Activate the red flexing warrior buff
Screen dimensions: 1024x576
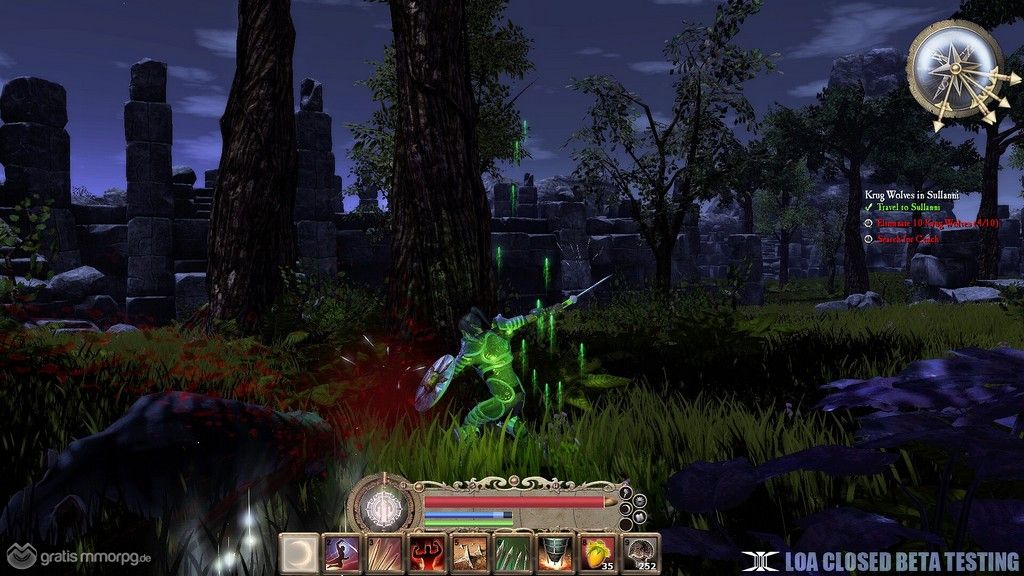426,552
